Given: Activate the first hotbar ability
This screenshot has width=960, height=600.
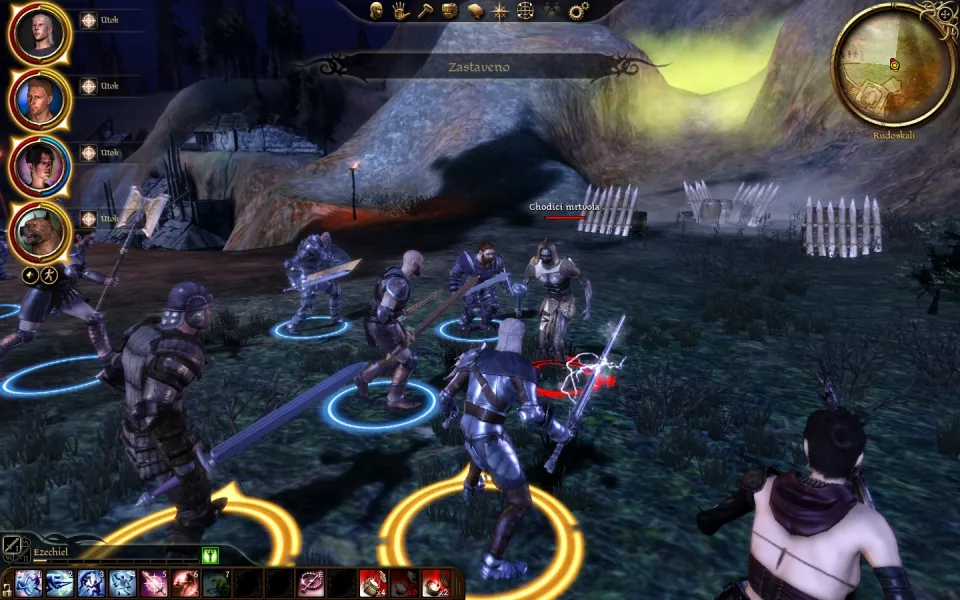Looking at the screenshot, I should [x=28, y=584].
